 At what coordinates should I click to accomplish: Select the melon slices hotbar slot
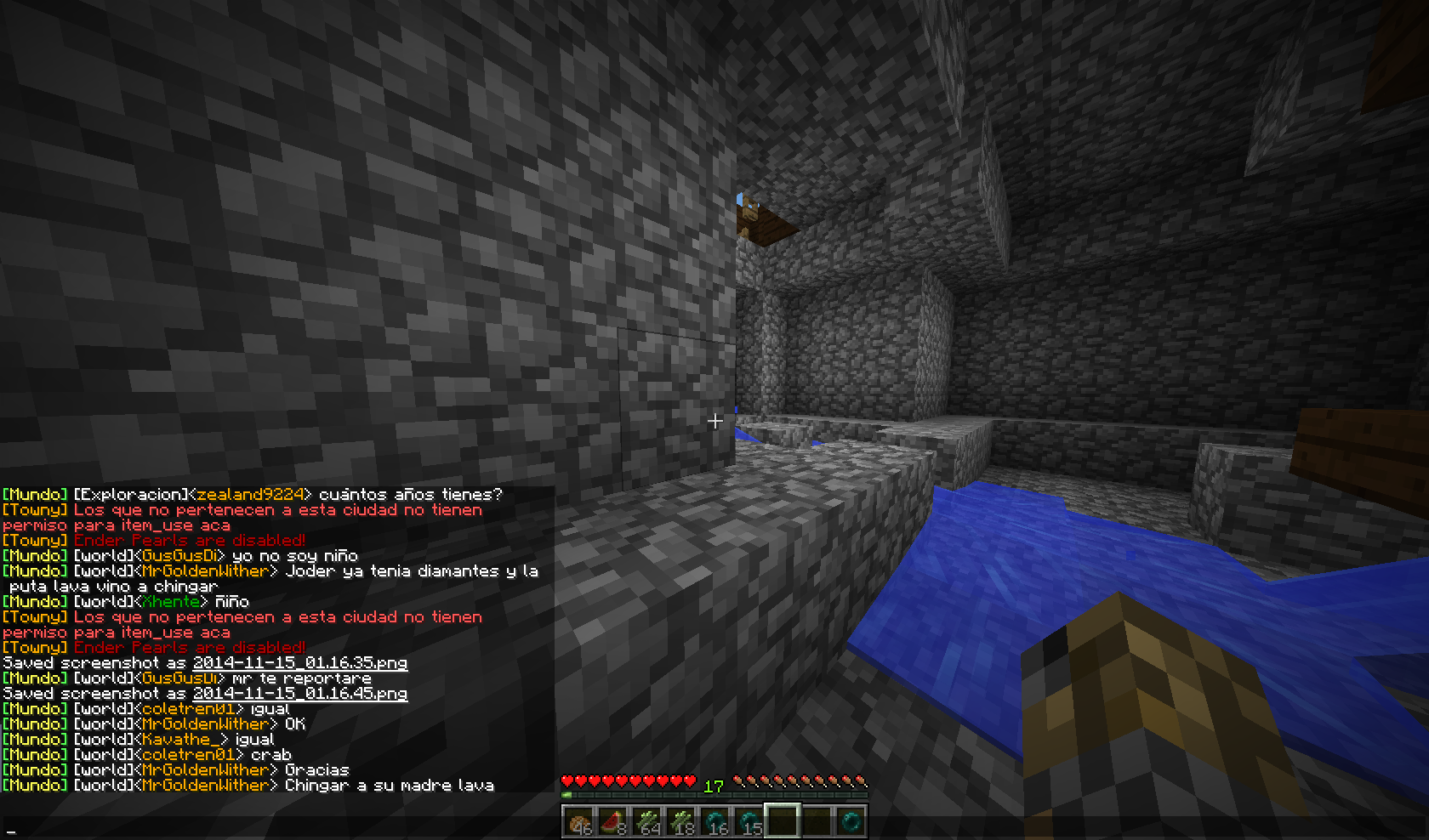[612, 821]
